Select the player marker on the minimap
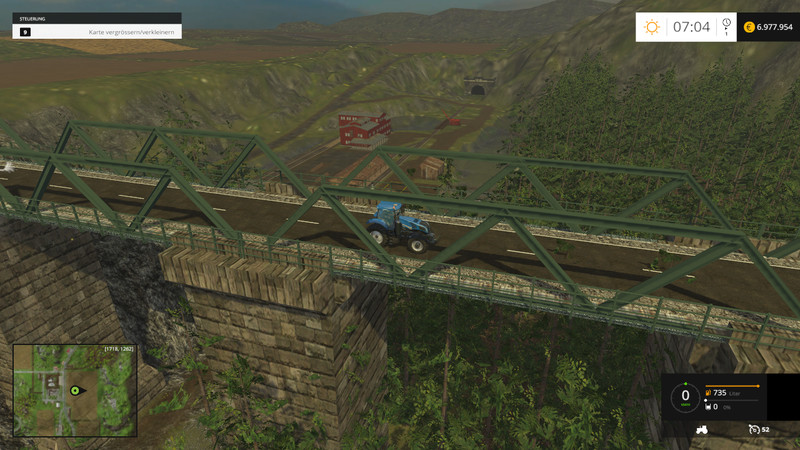The image size is (800, 450). [74, 390]
